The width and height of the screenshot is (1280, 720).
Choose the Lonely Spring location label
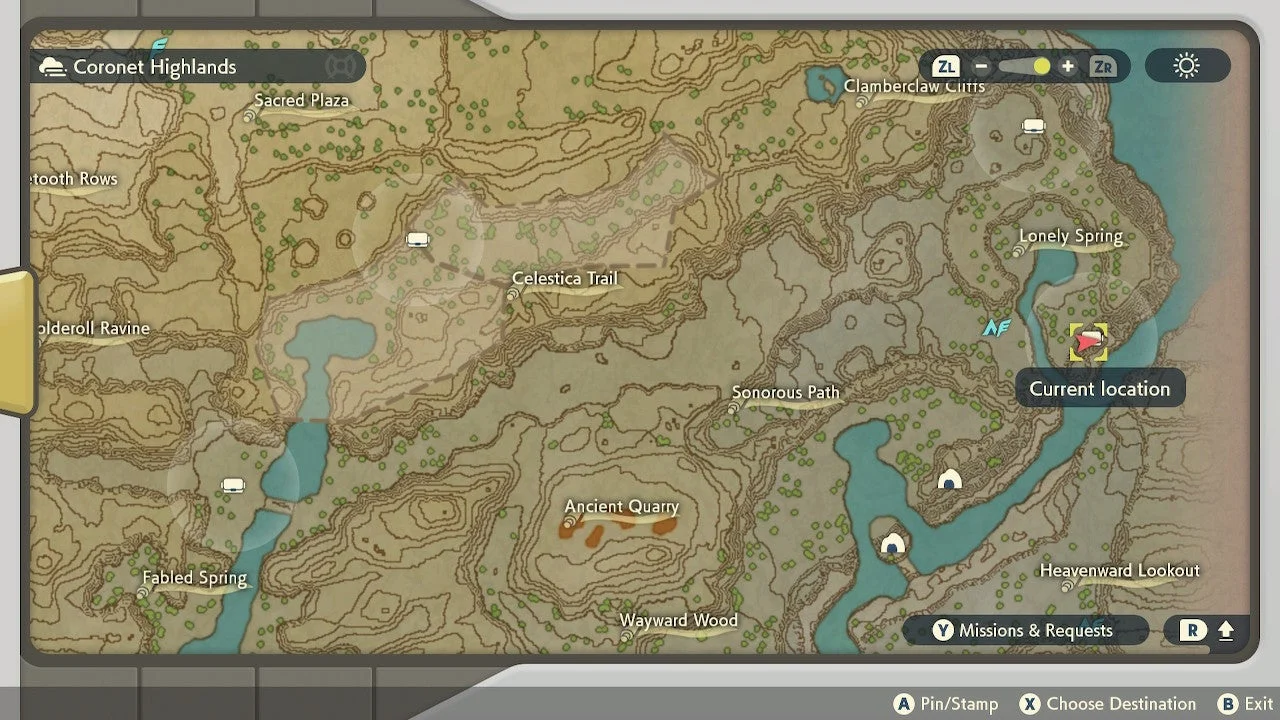1070,237
